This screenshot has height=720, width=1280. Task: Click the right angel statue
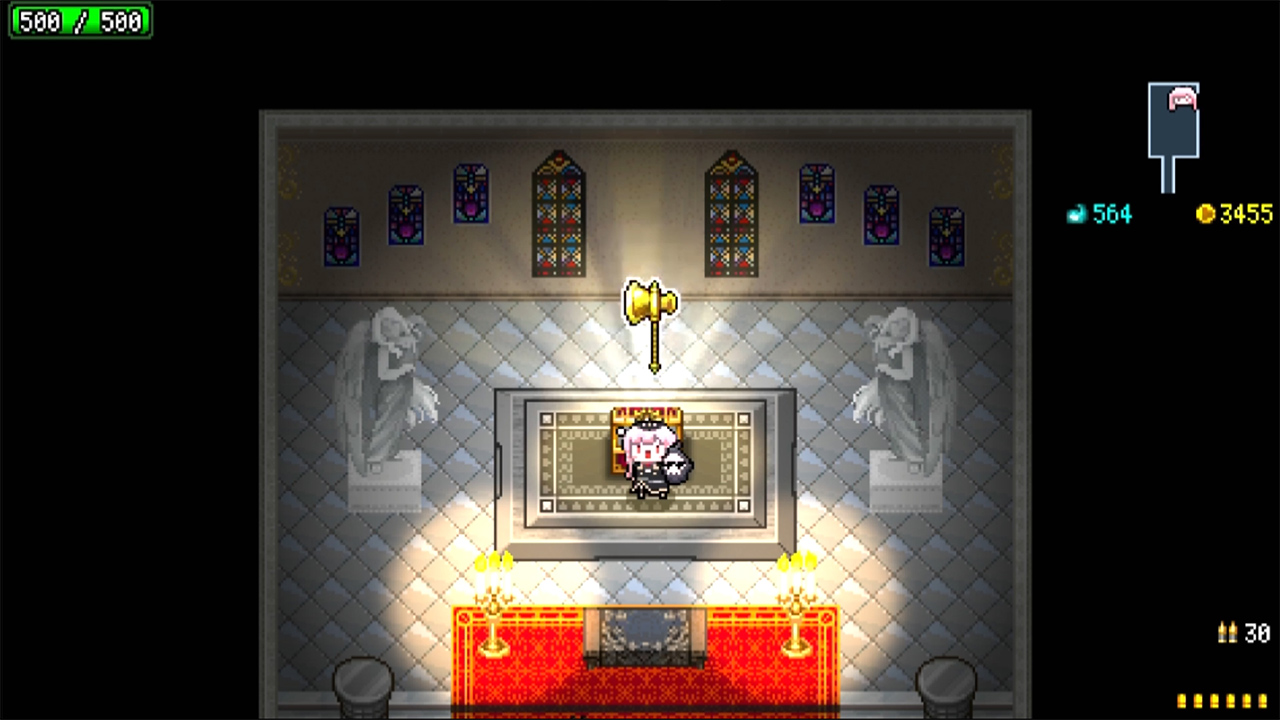(896, 390)
